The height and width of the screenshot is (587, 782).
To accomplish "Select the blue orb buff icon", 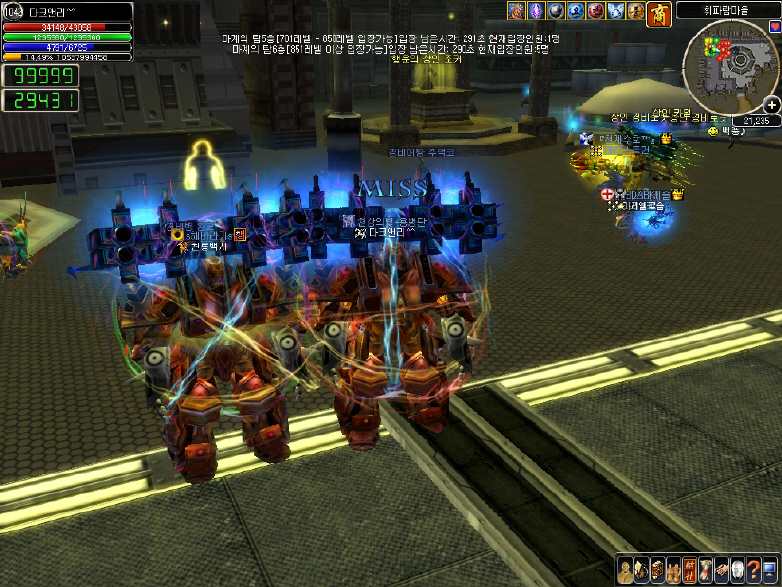I will pos(575,12).
